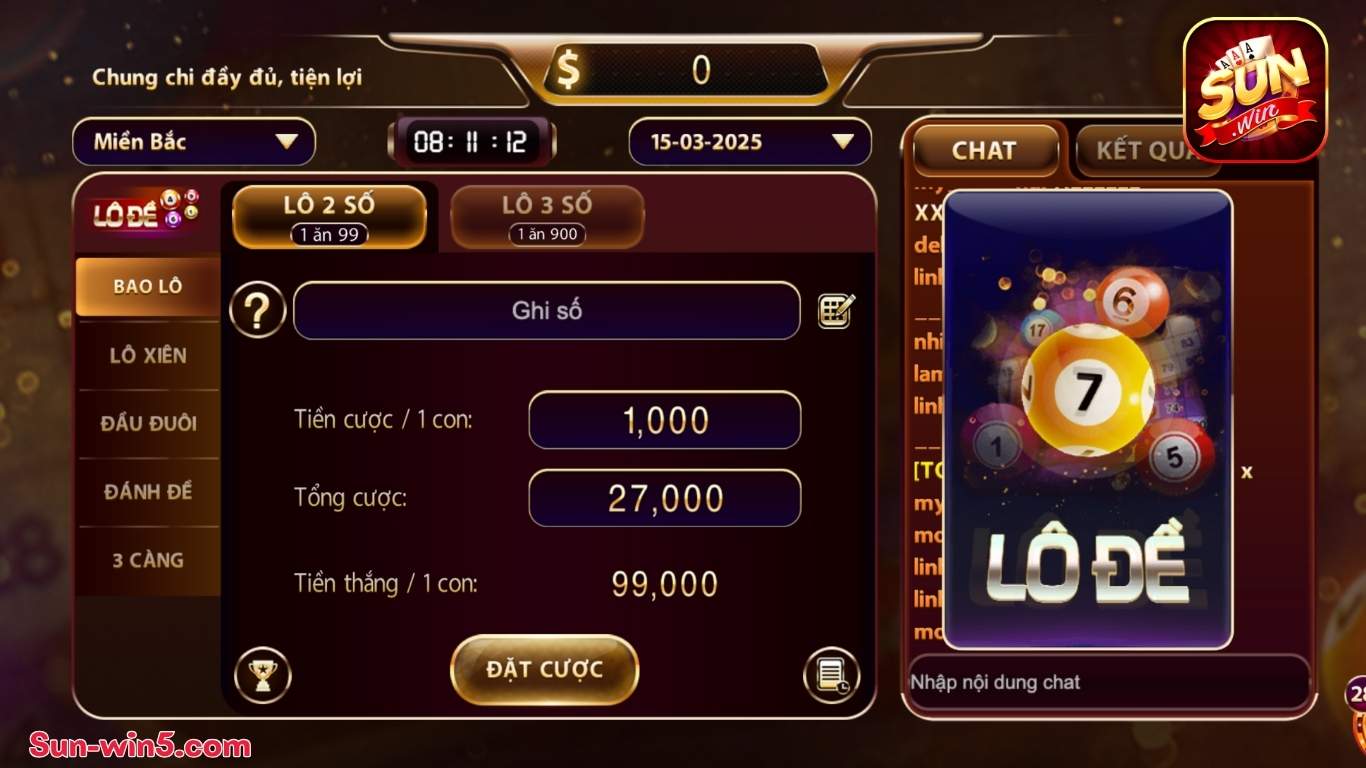Open betting history via the receipt icon
Screen dimensions: 1366x768
[x=833, y=675]
